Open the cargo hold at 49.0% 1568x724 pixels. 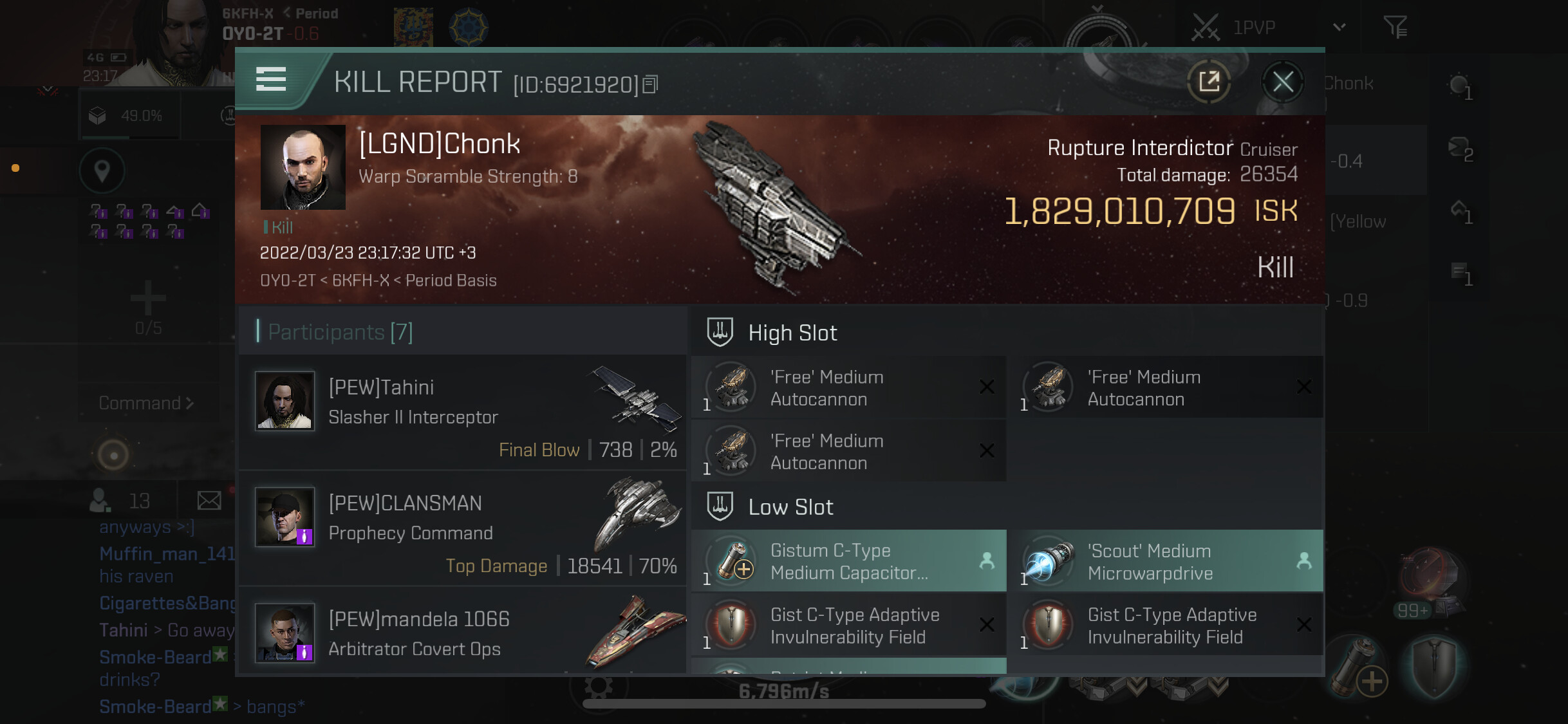pos(127,116)
